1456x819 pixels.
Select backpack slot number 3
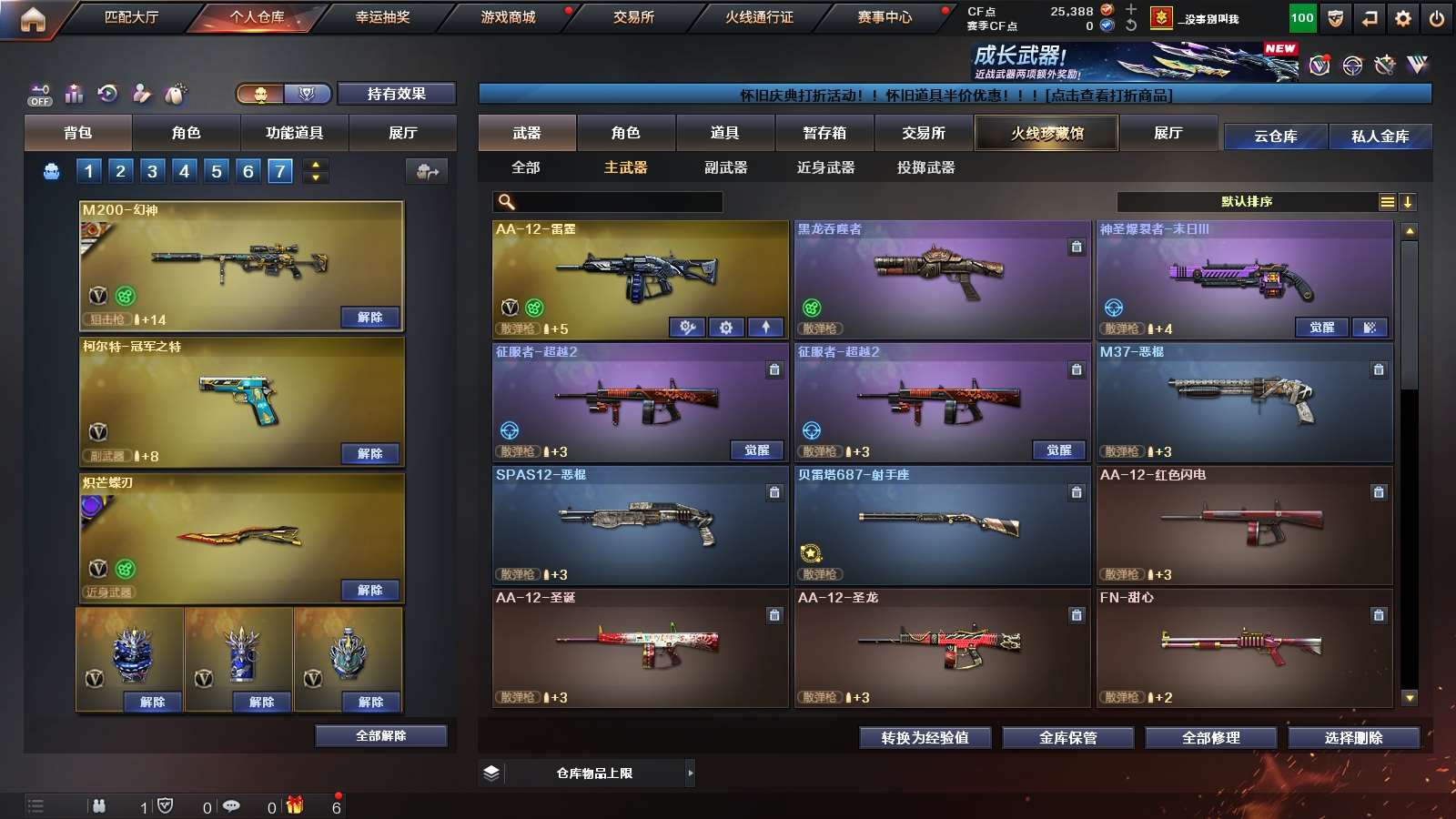152,171
